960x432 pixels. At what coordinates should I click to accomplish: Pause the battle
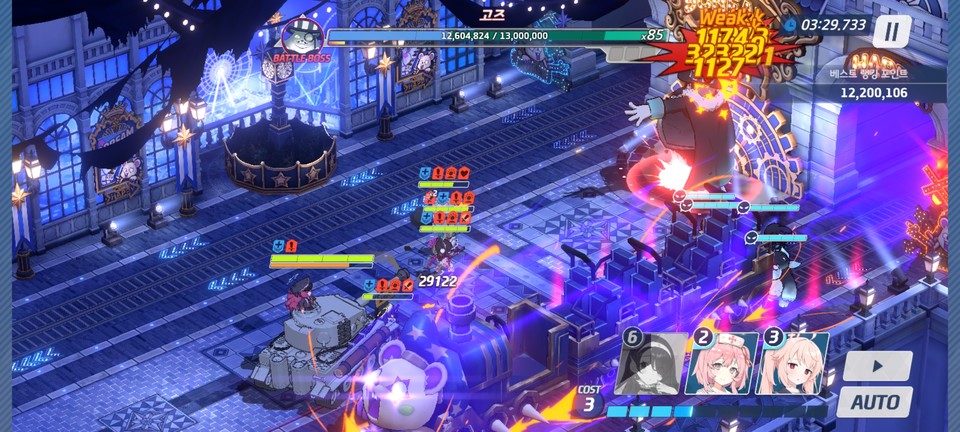891,32
